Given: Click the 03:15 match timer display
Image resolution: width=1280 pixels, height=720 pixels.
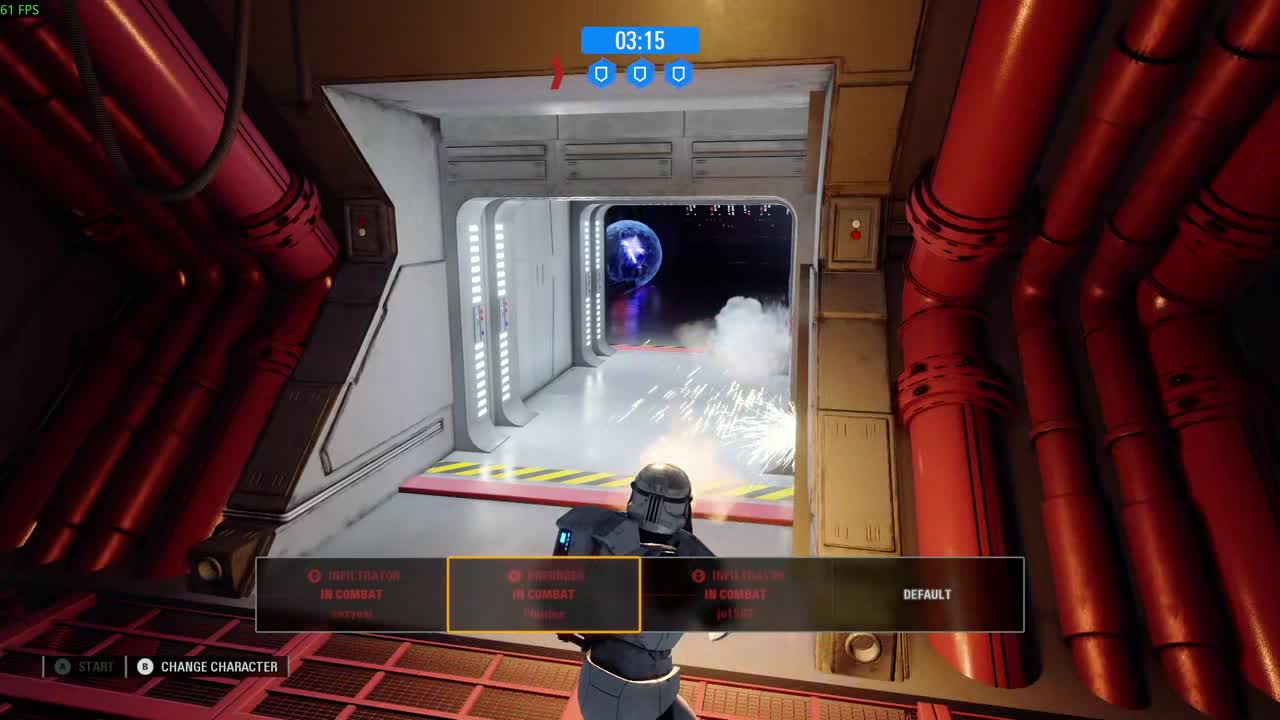Looking at the screenshot, I should click(x=640, y=41).
